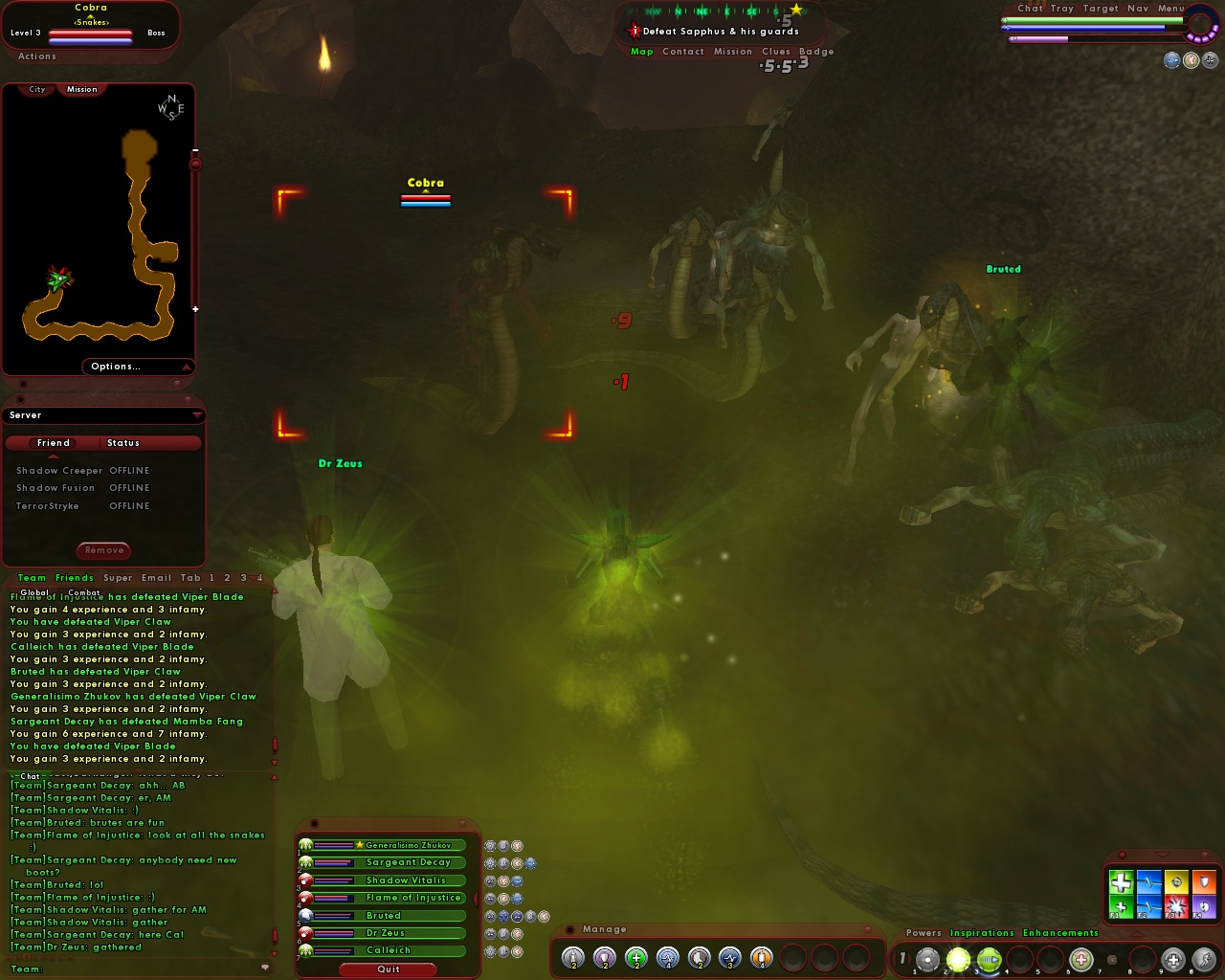Click the blue round icon under the XP bars
Image resolution: width=1225 pixels, height=980 pixels.
1171,60
